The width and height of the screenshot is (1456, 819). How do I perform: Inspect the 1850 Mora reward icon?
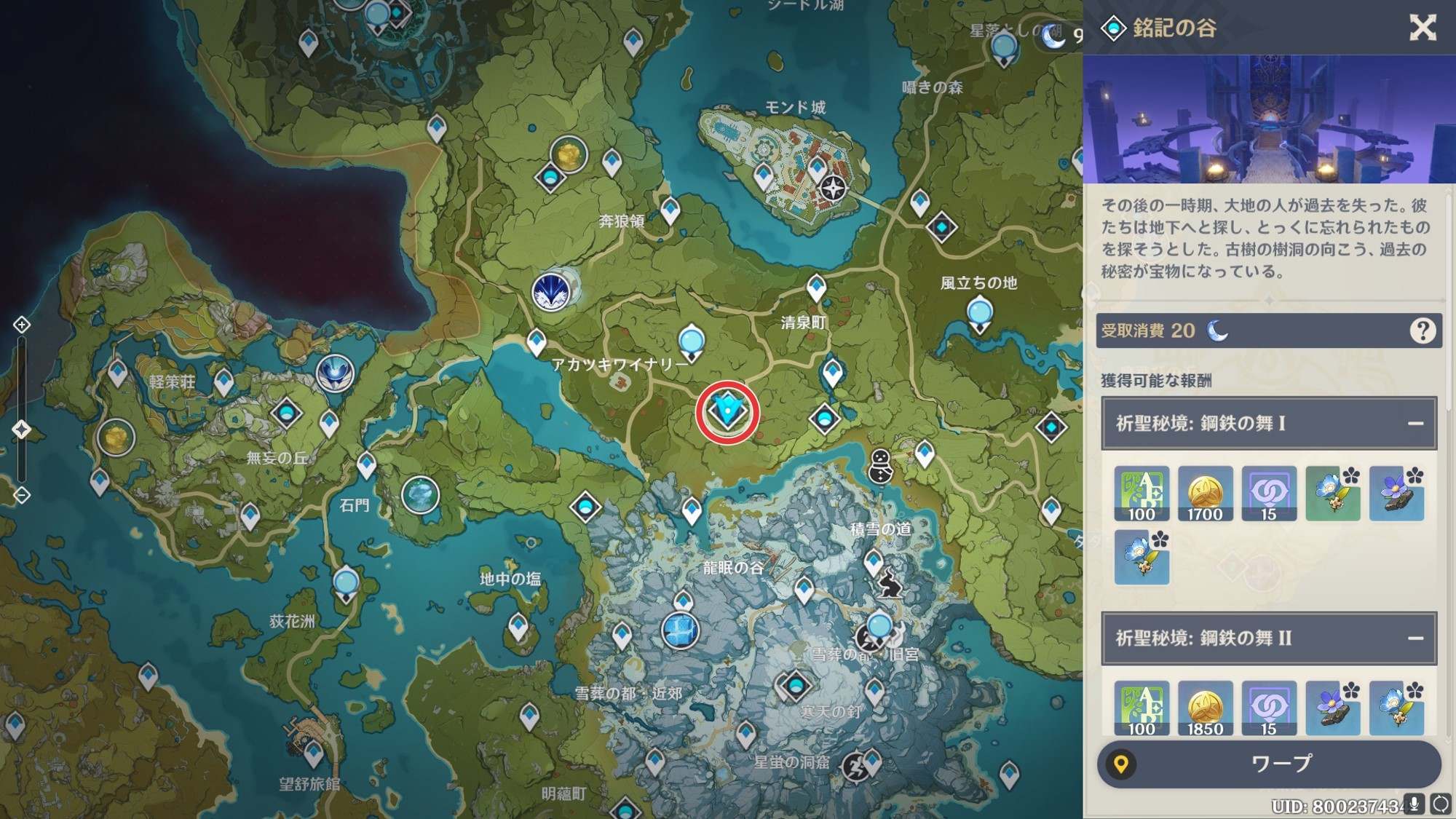coord(1205,708)
